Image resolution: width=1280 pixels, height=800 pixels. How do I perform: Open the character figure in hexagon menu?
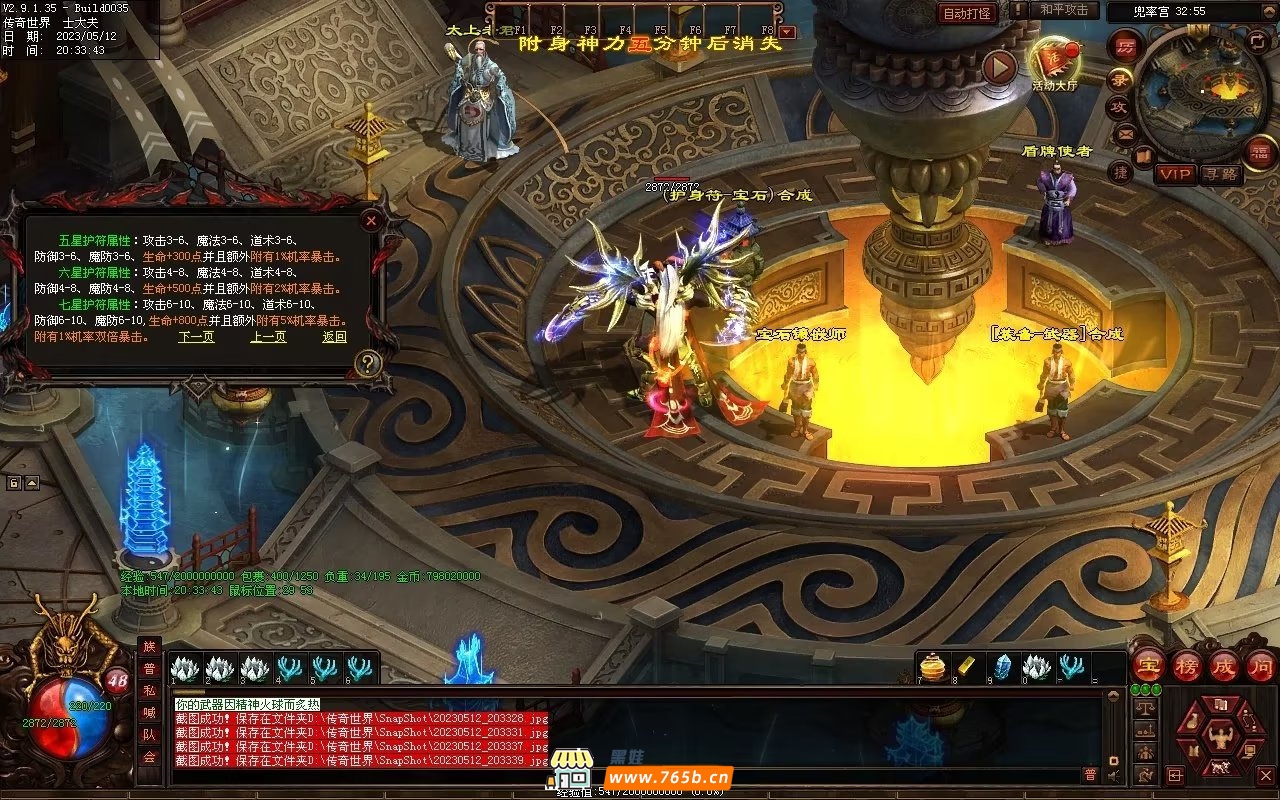(x=1220, y=738)
